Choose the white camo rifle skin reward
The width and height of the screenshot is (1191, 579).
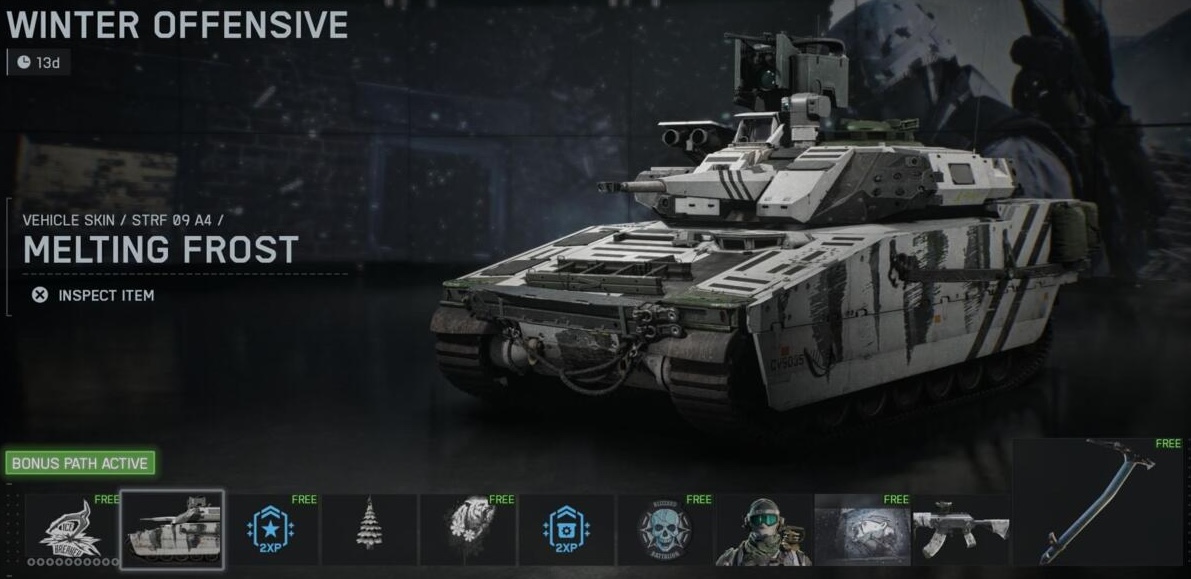click(960, 530)
